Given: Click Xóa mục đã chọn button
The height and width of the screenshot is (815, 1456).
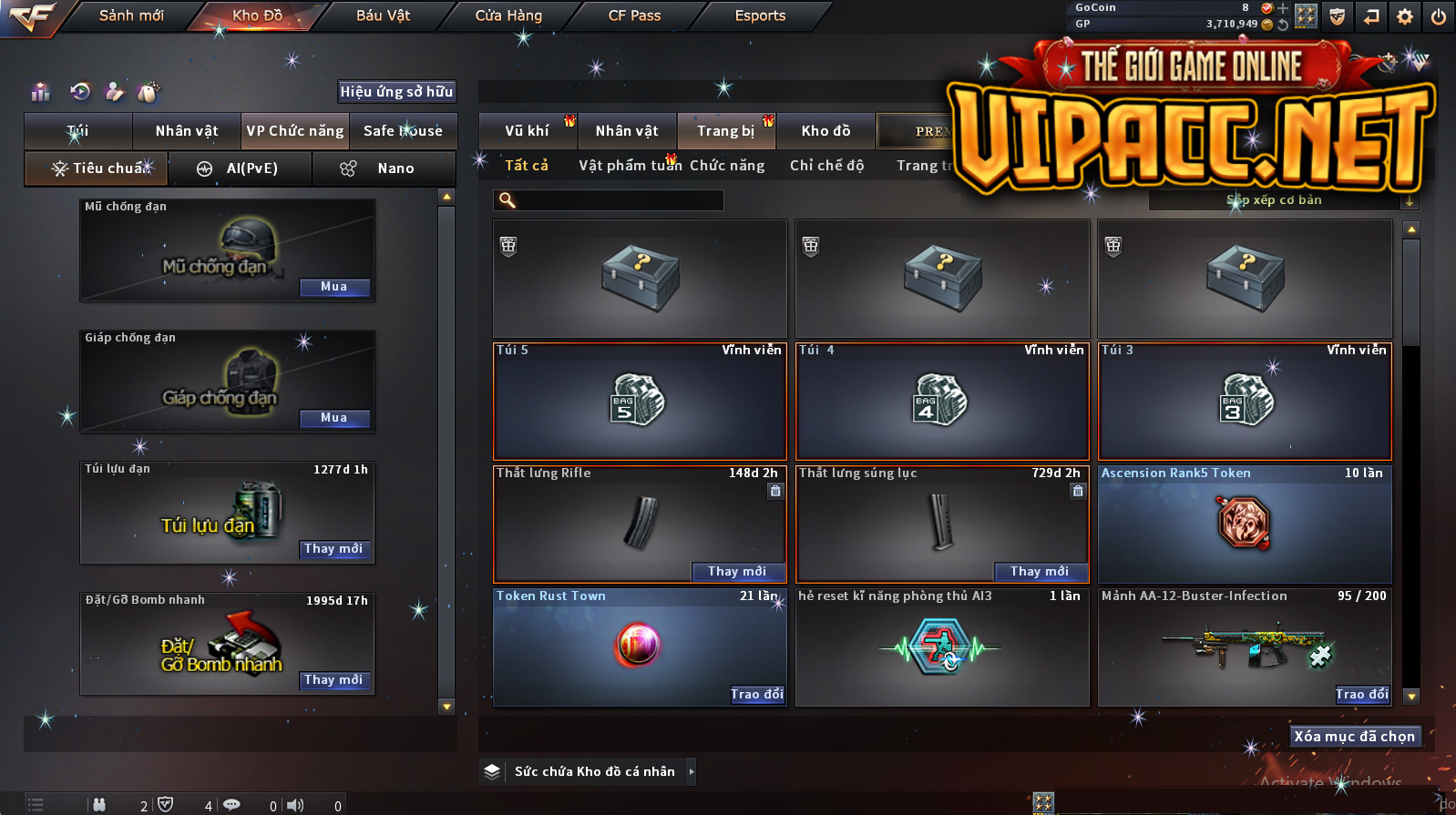Looking at the screenshot, I should 1355,736.
